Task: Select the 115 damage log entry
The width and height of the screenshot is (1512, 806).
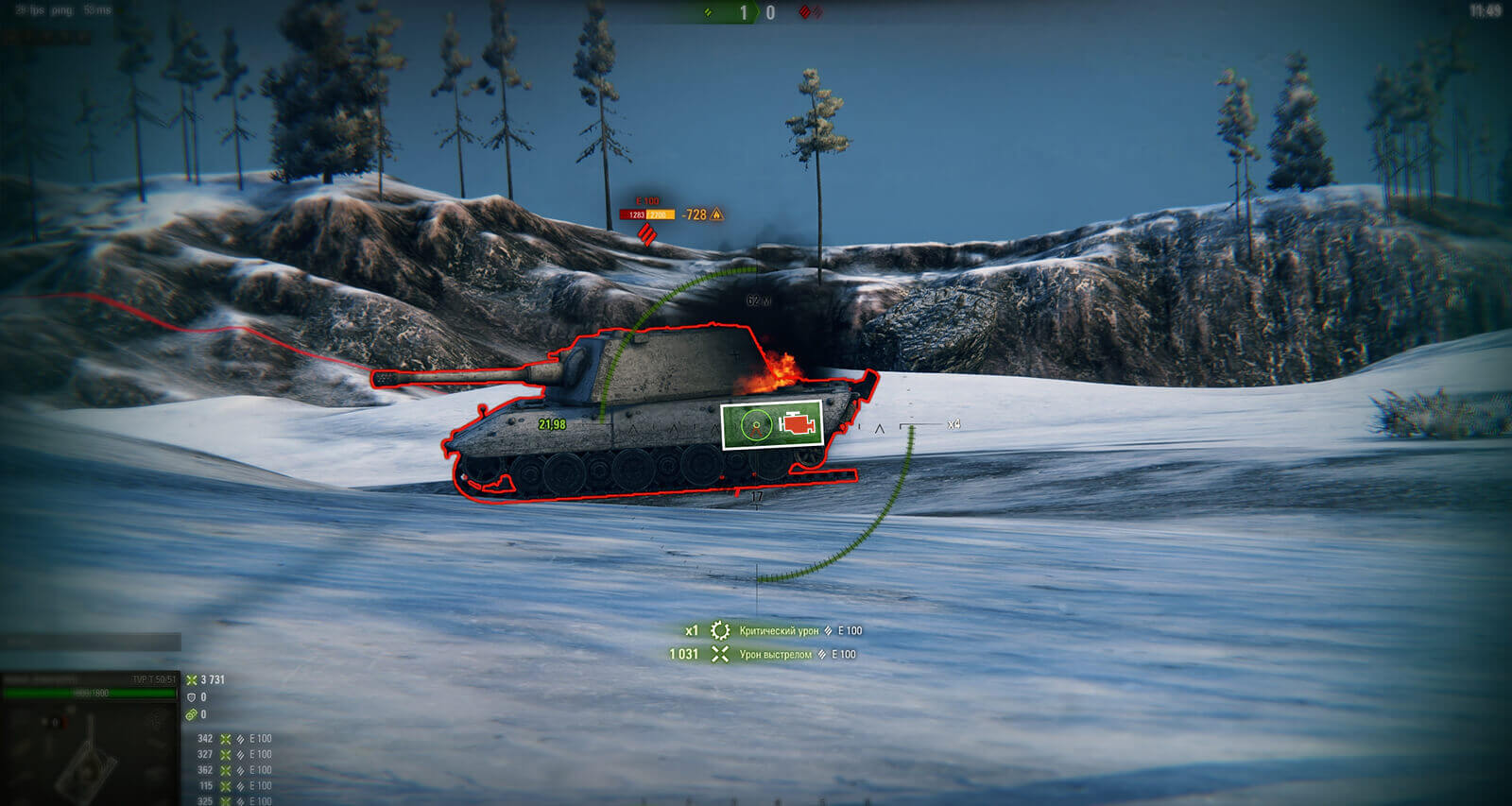Action: [x=233, y=785]
